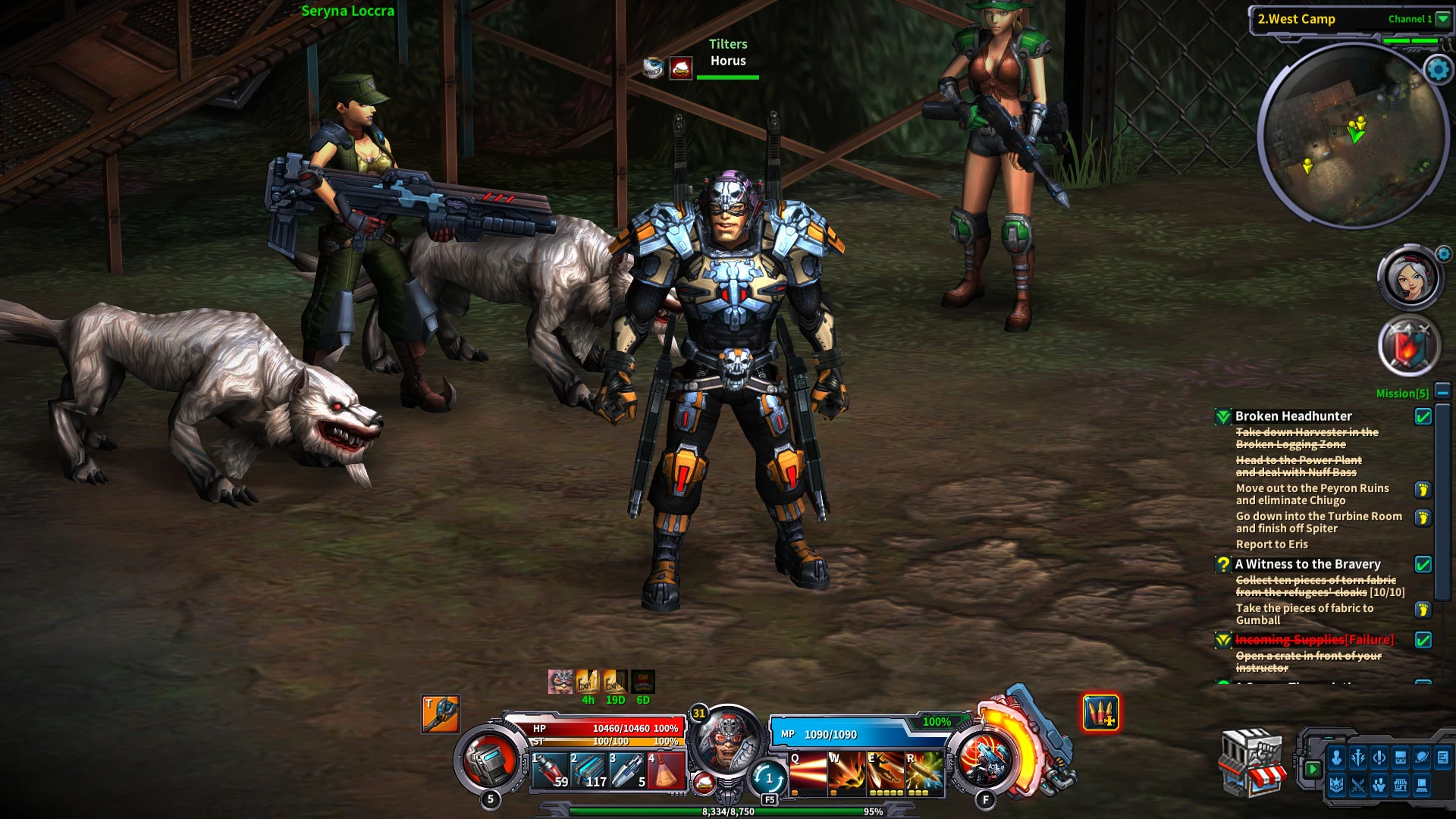This screenshot has width=1456, height=819.
Task: Open the silver-haired woman portrait
Action: coord(1409,278)
